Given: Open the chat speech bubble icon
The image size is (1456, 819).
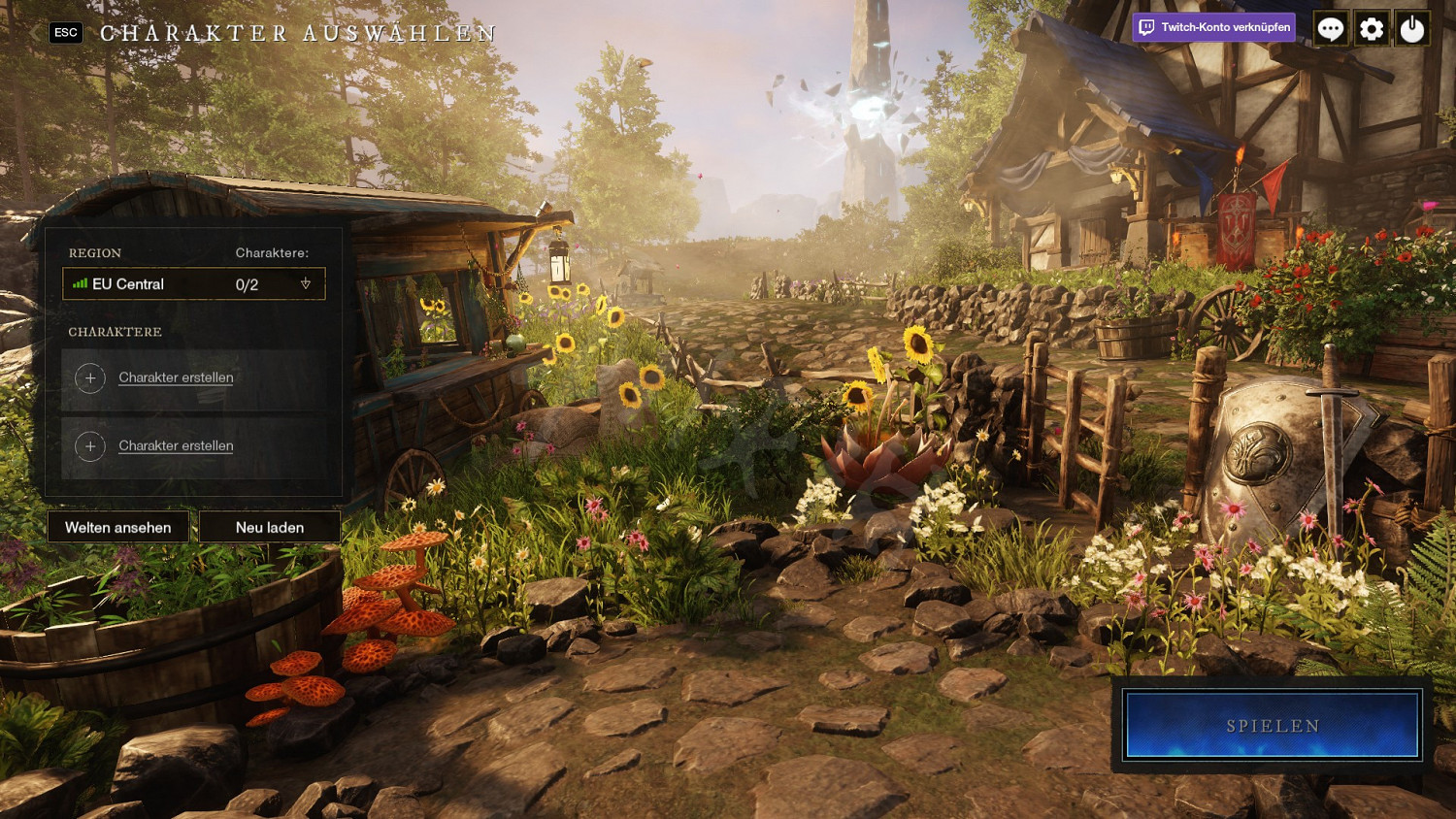Looking at the screenshot, I should tap(1331, 29).
